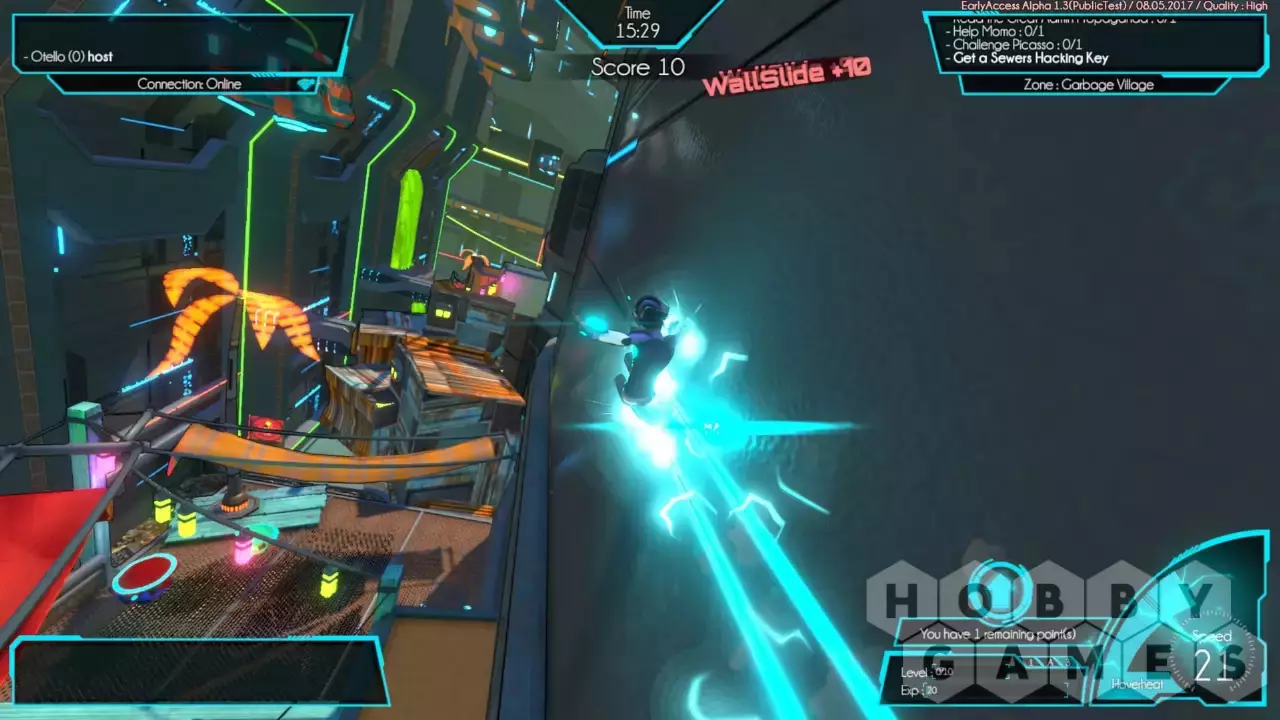Select the Challenge Picasso objective
Image resolution: width=1280 pixels, height=720 pixels.
(1017, 45)
